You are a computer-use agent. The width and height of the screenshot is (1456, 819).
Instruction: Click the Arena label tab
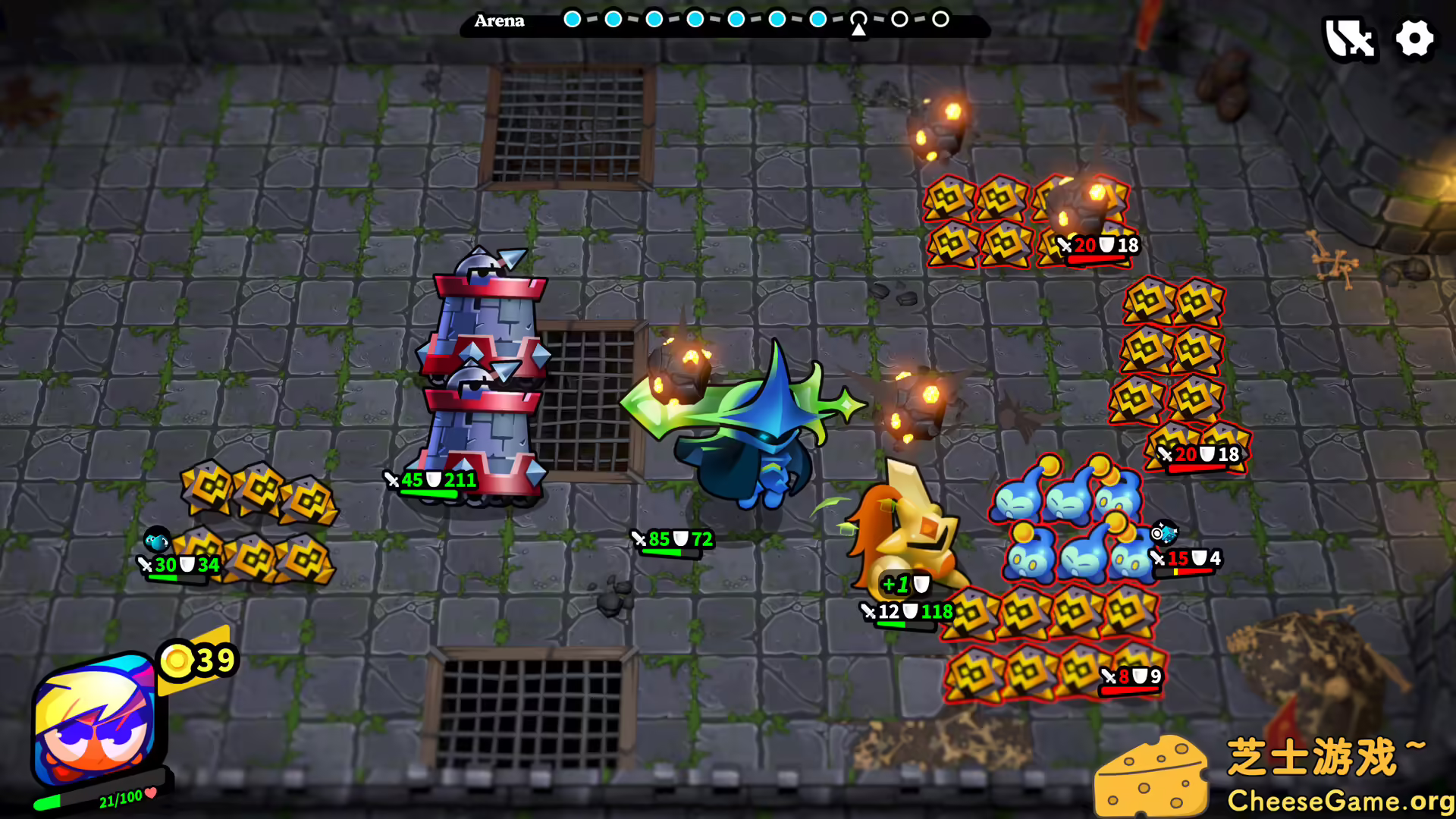click(x=500, y=21)
